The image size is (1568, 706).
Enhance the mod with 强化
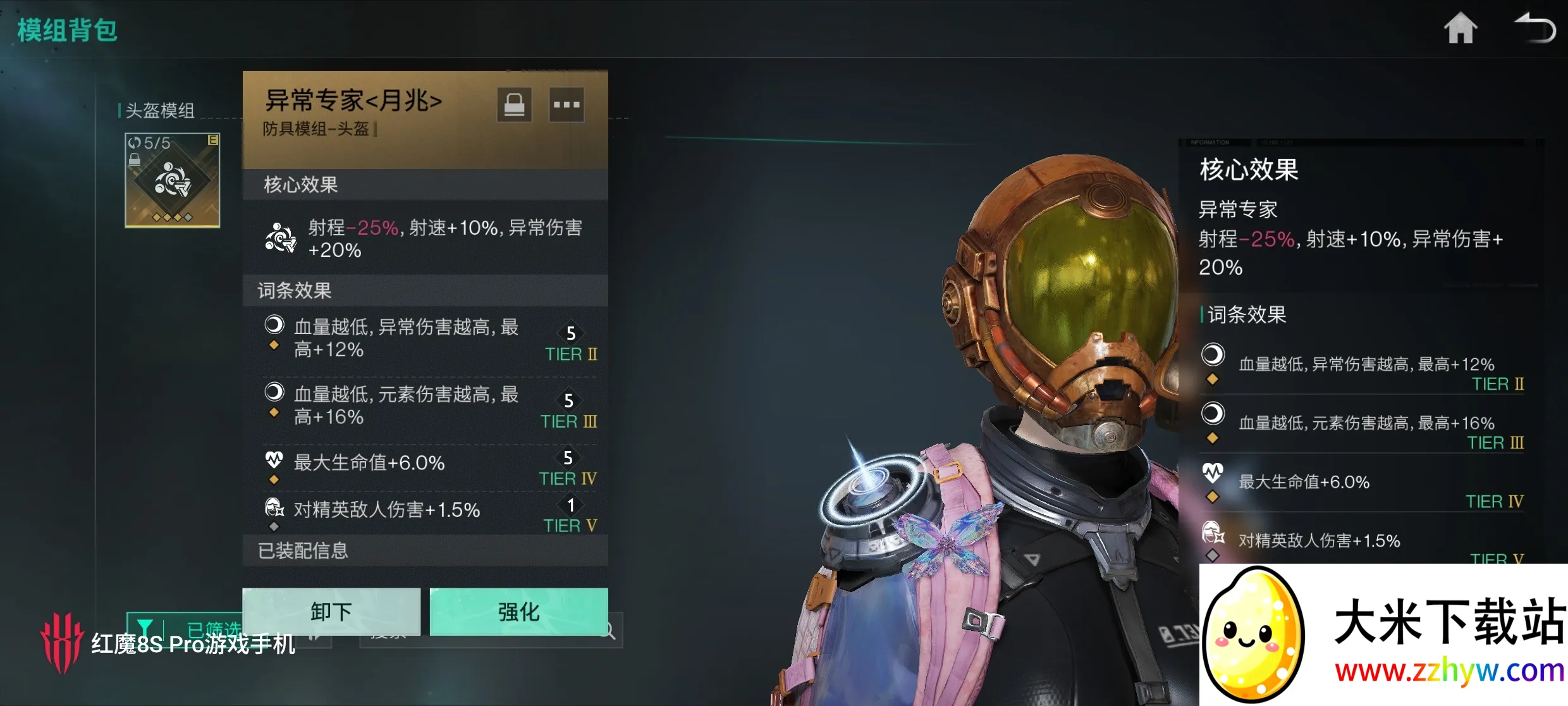518,611
